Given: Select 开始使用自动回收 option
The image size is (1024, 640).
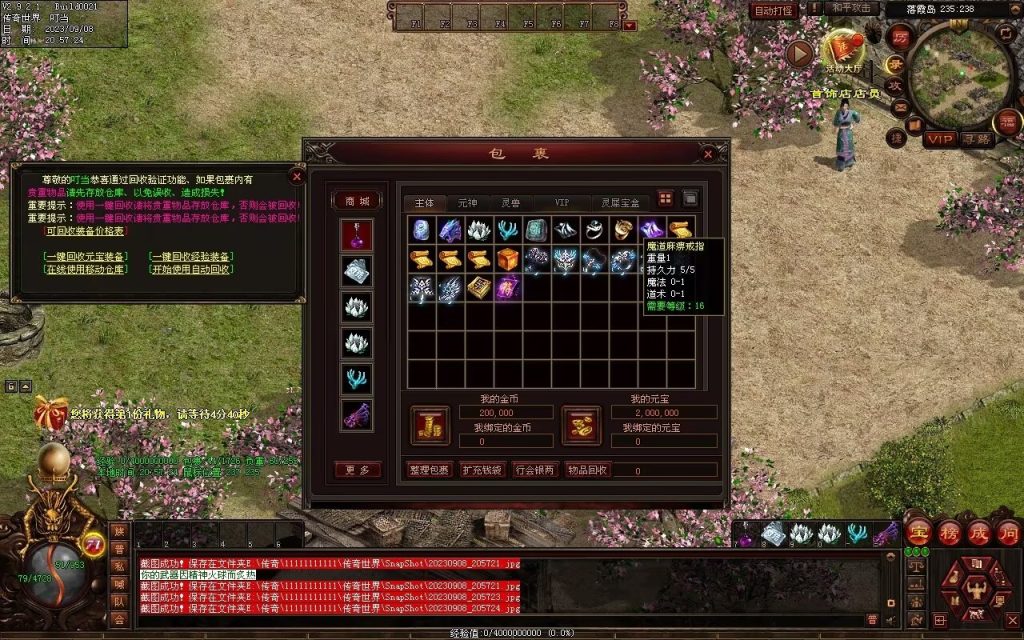Looking at the screenshot, I should coord(190,269).
